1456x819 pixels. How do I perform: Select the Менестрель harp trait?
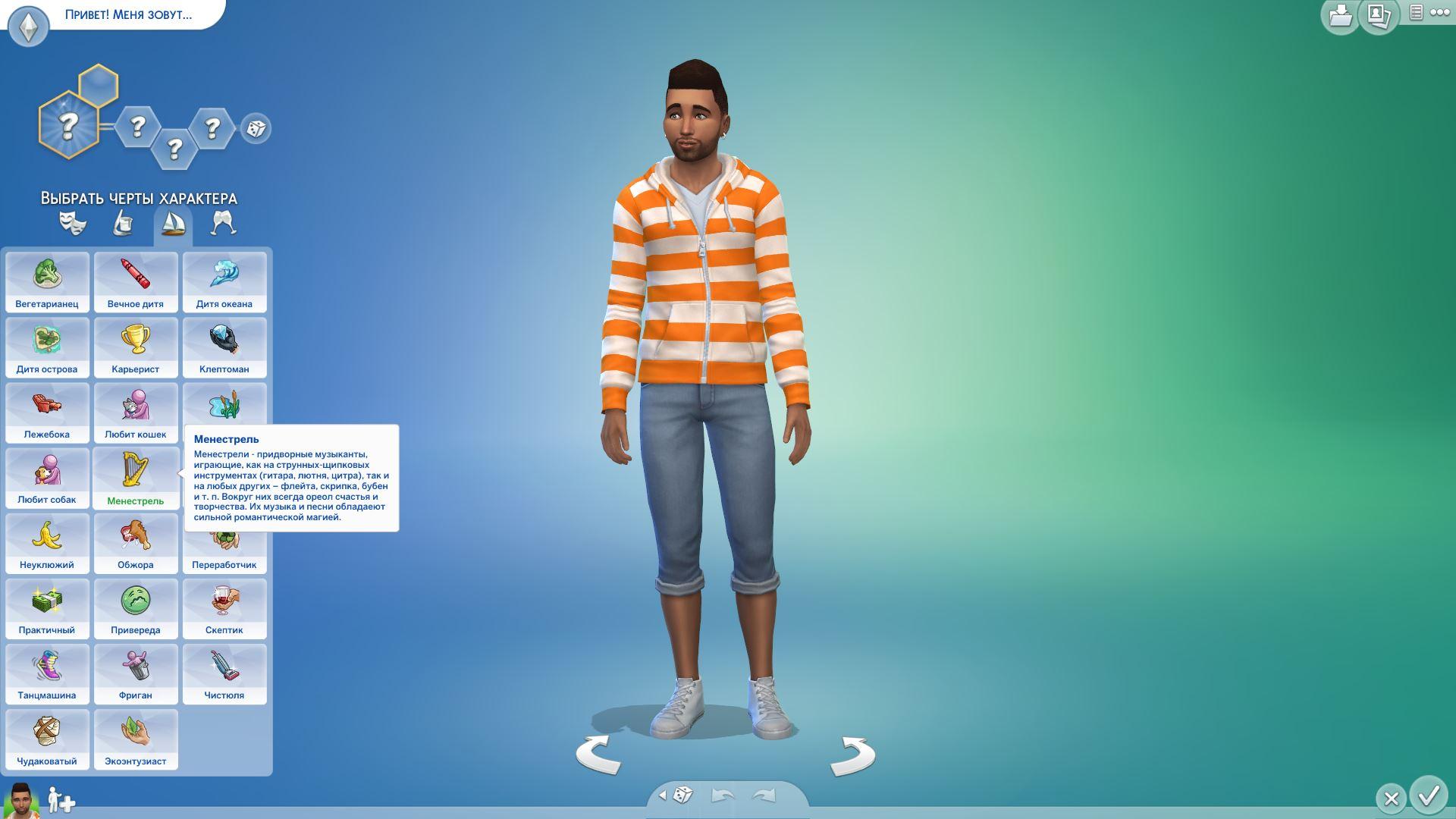136,478
